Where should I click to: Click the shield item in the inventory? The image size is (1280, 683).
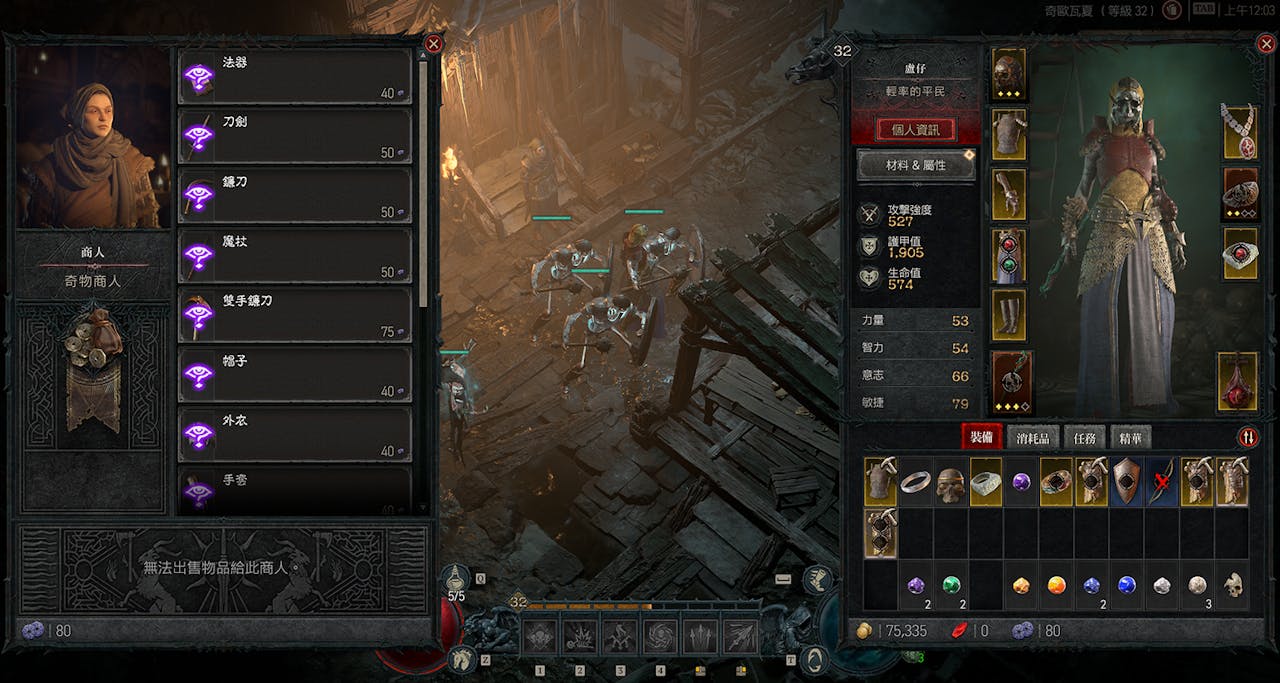pos(1125,482)
